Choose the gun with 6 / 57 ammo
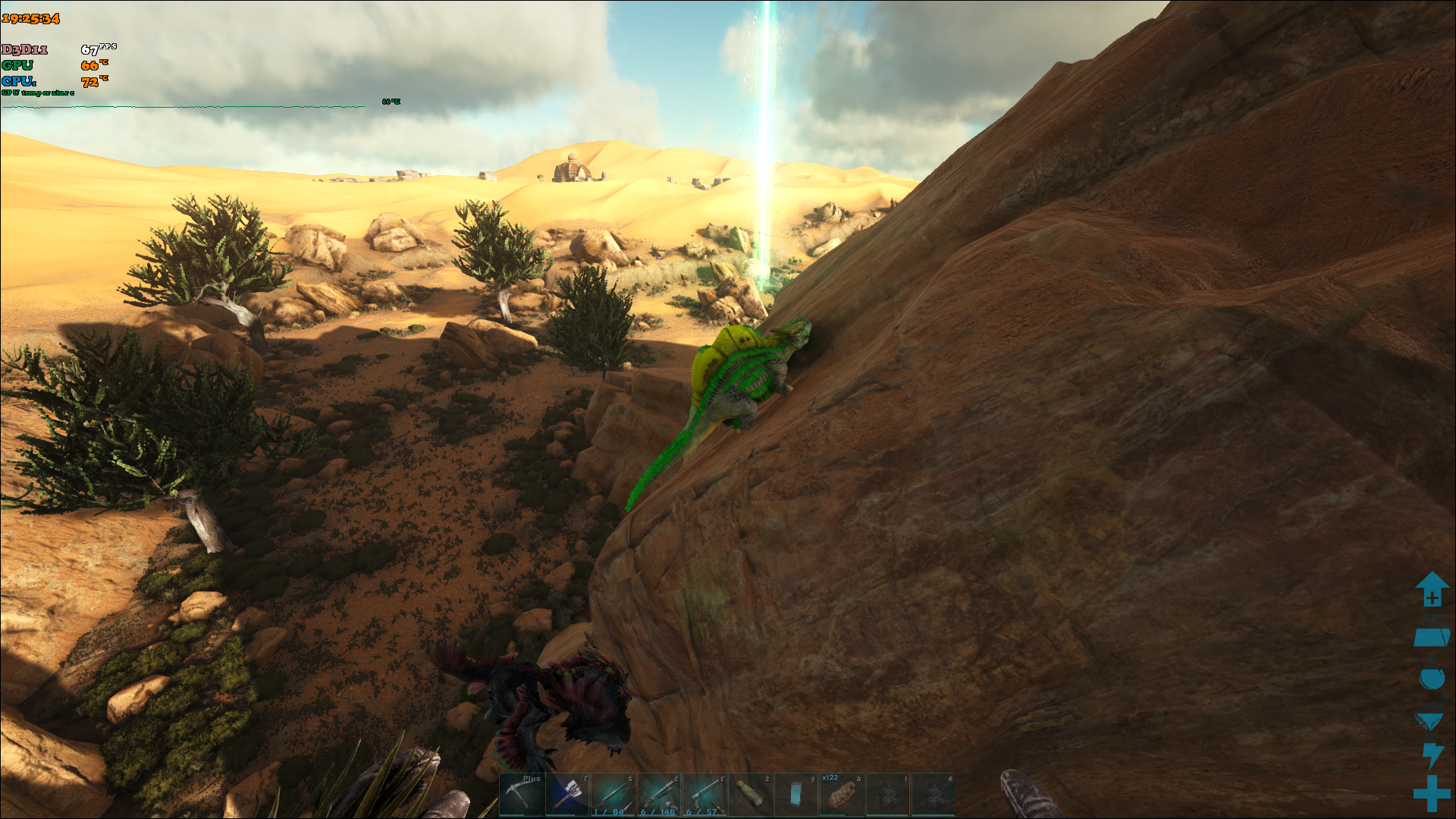 (x=704, y=794)
